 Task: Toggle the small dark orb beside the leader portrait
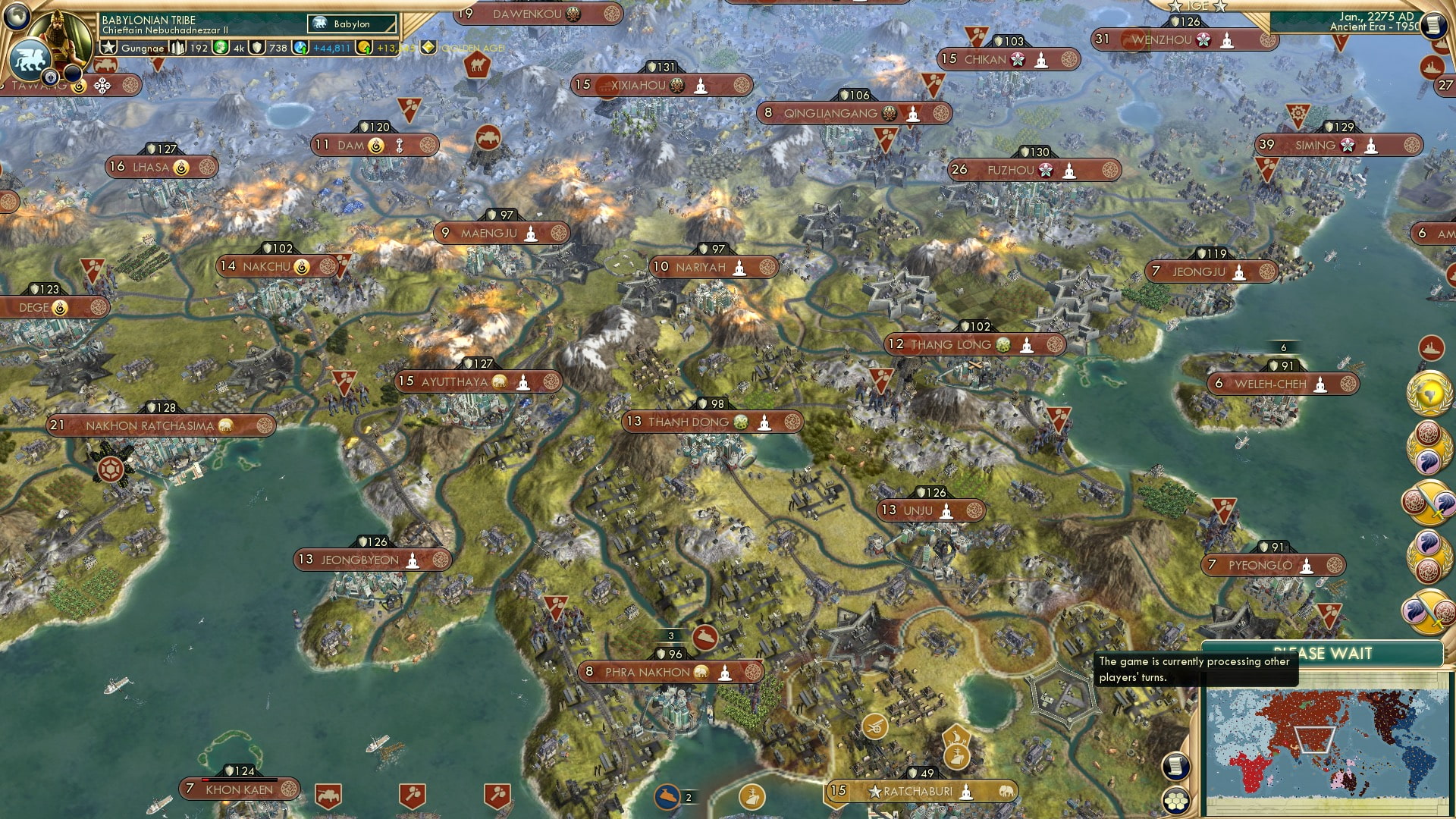73,73
